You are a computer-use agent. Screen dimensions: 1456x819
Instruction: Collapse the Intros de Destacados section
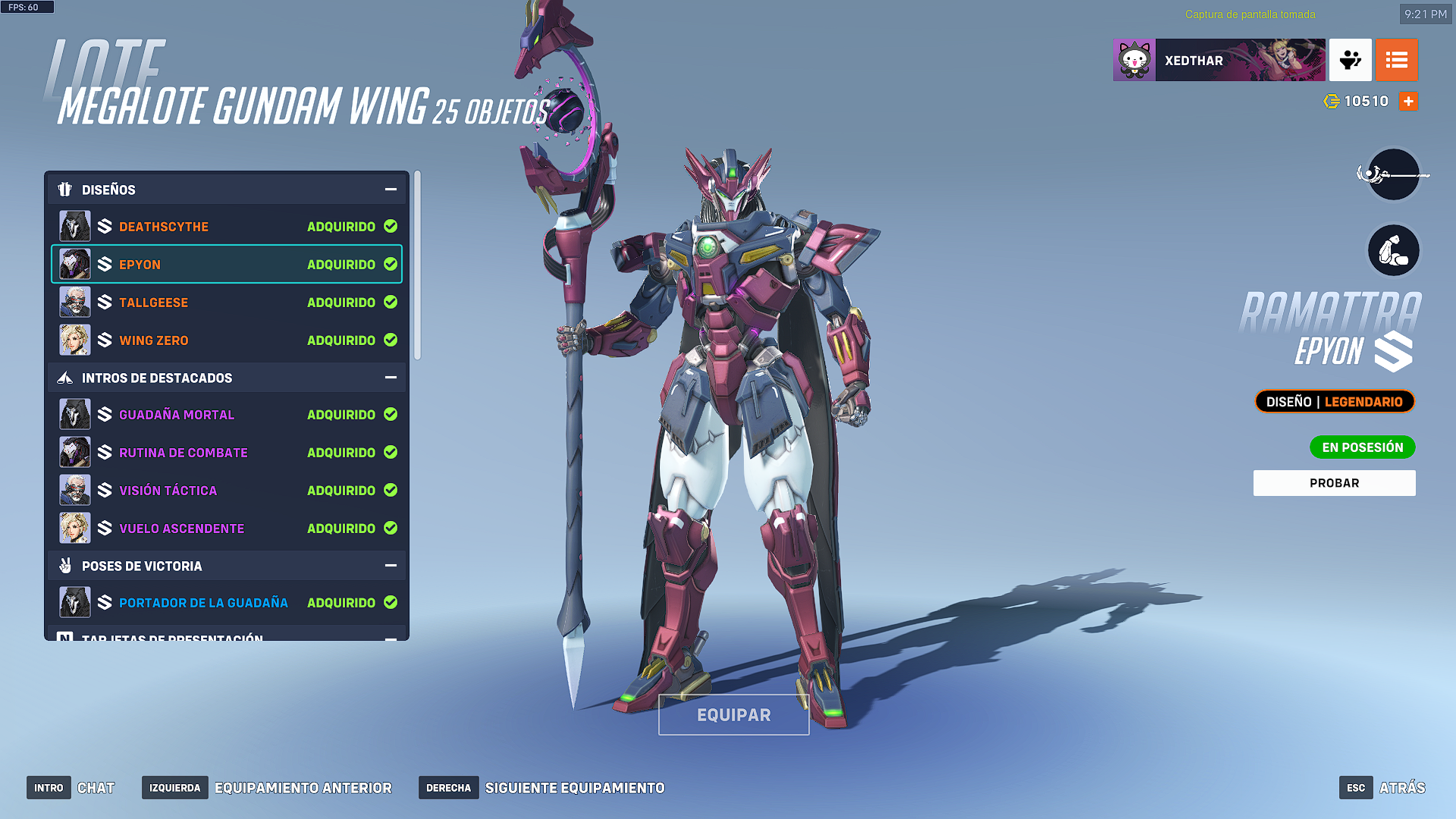tap(391, 378)
